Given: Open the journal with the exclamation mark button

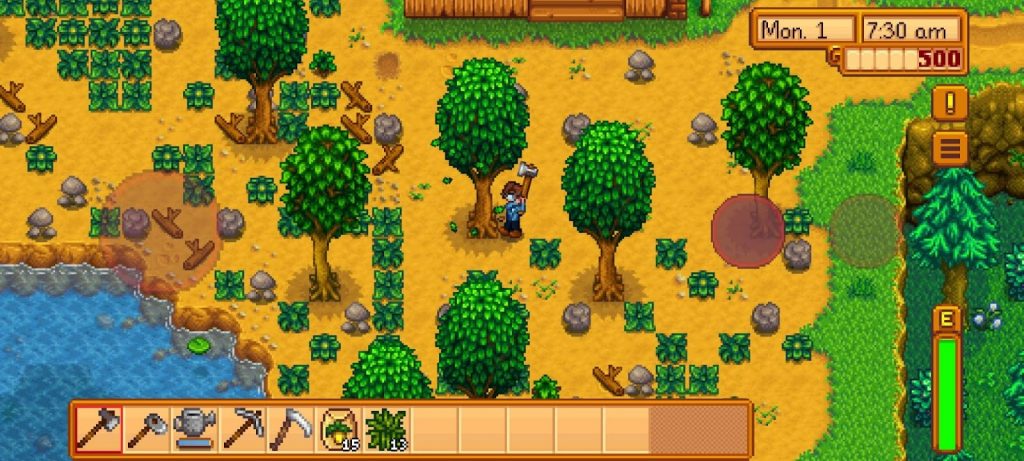Looking at the screenshot, I should [x=949, y=103].
